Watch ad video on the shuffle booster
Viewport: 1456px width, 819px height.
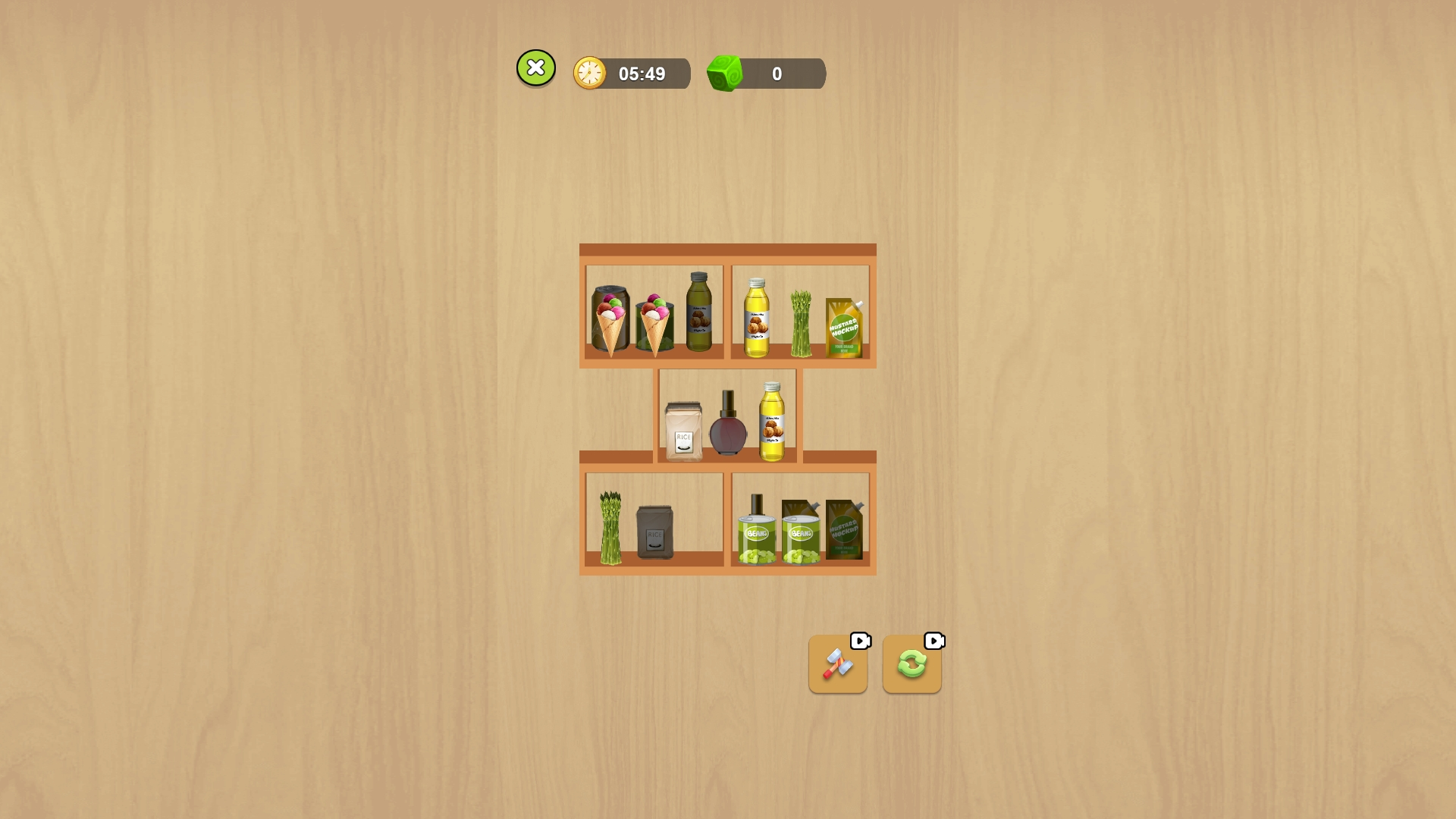point(934,641)
